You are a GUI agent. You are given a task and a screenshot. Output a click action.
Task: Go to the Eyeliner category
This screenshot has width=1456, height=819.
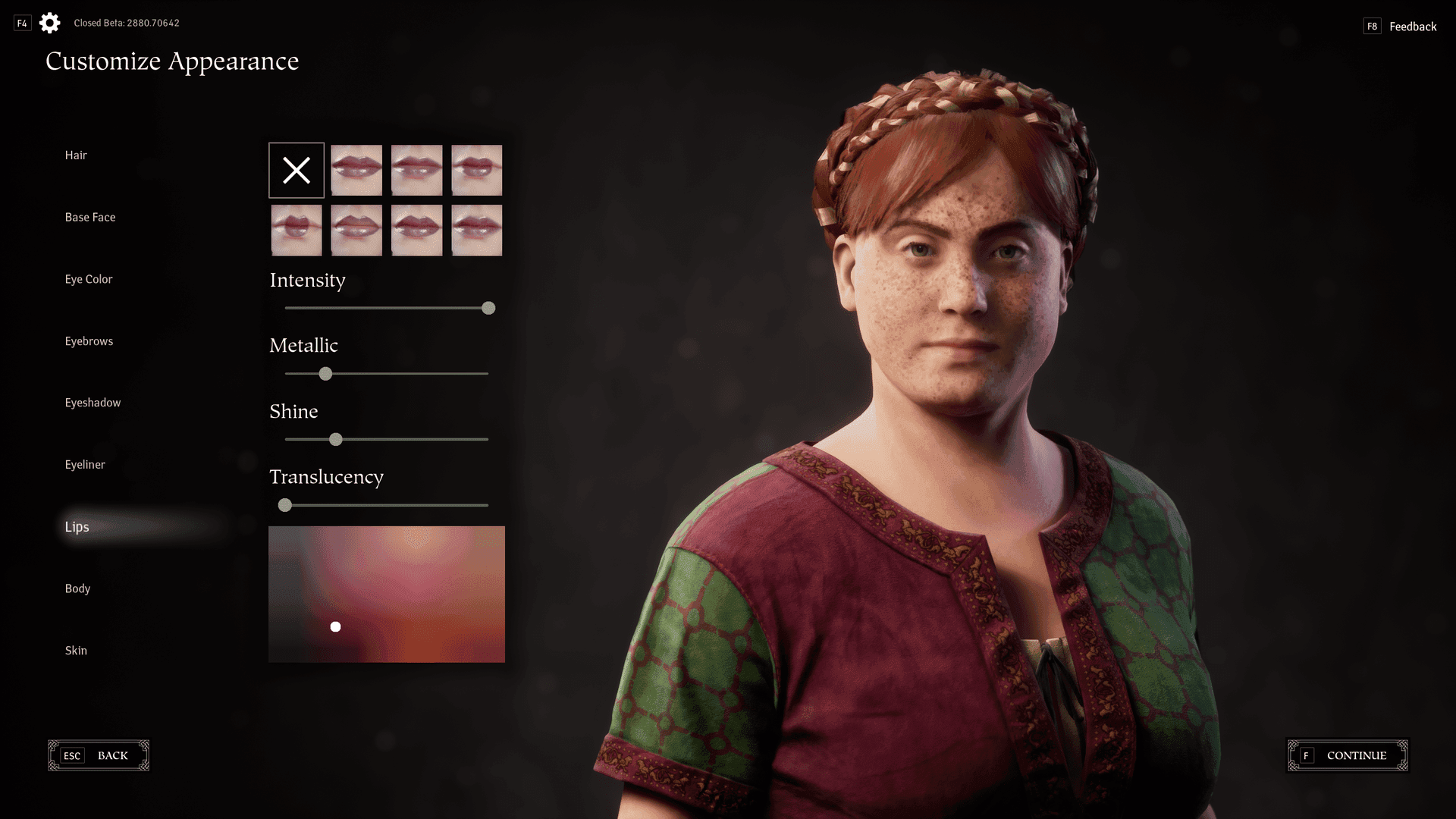click(85, 465)
